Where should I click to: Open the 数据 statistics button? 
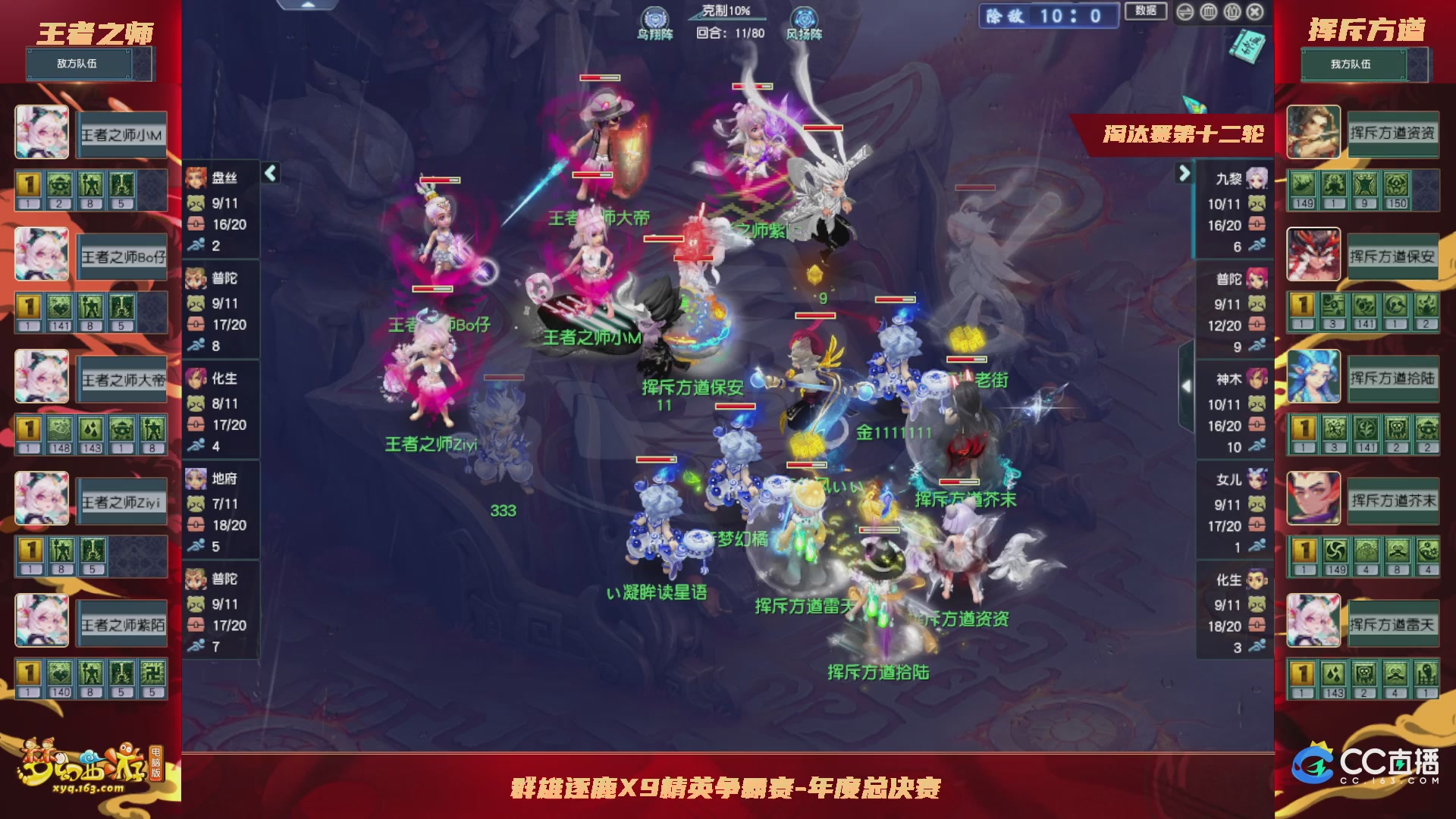pos(1147,13)
